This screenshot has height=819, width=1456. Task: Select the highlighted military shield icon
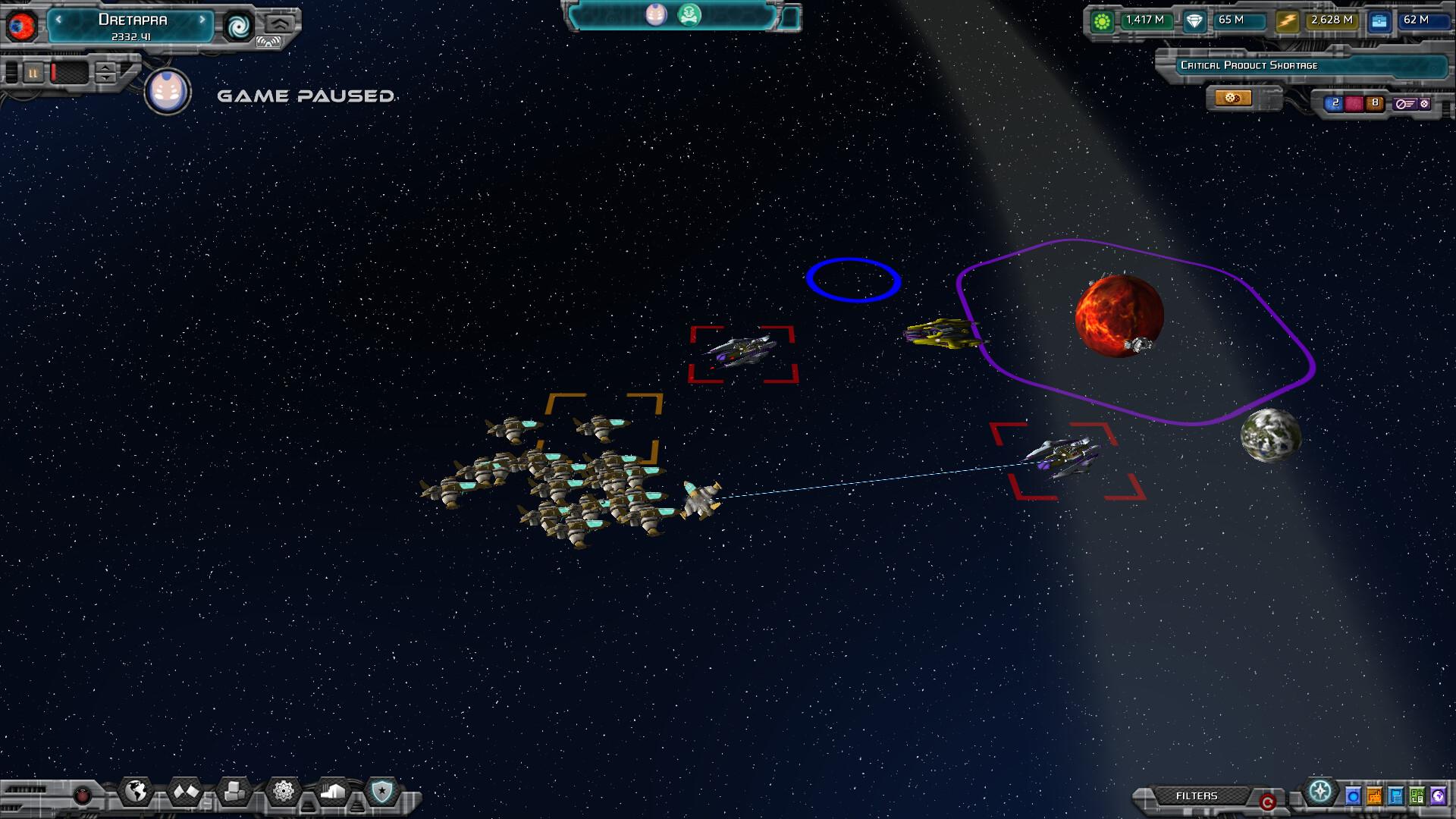tap(381, 791)
